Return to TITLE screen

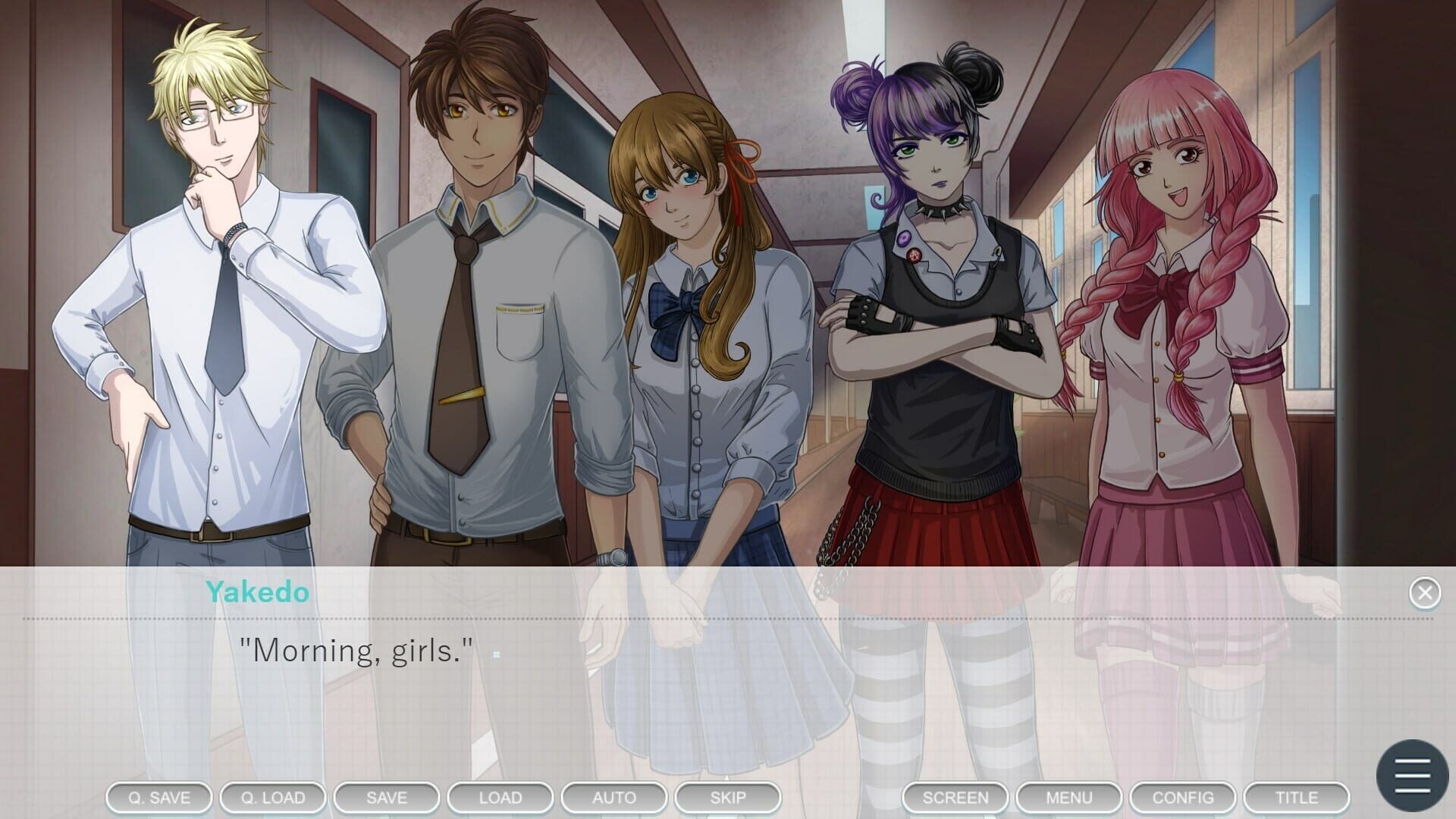[x=1298, y=797]
